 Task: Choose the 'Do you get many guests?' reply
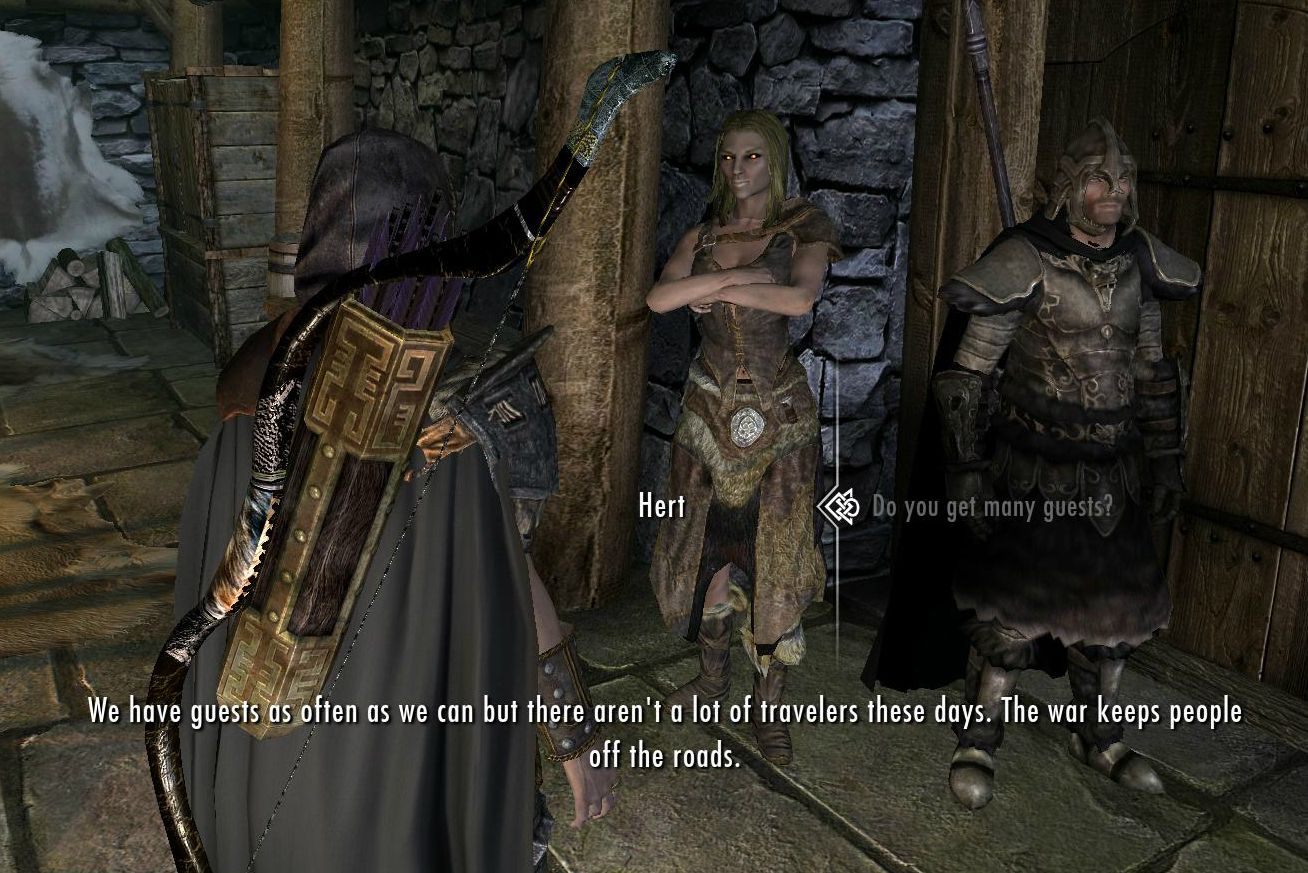point(991,506)
